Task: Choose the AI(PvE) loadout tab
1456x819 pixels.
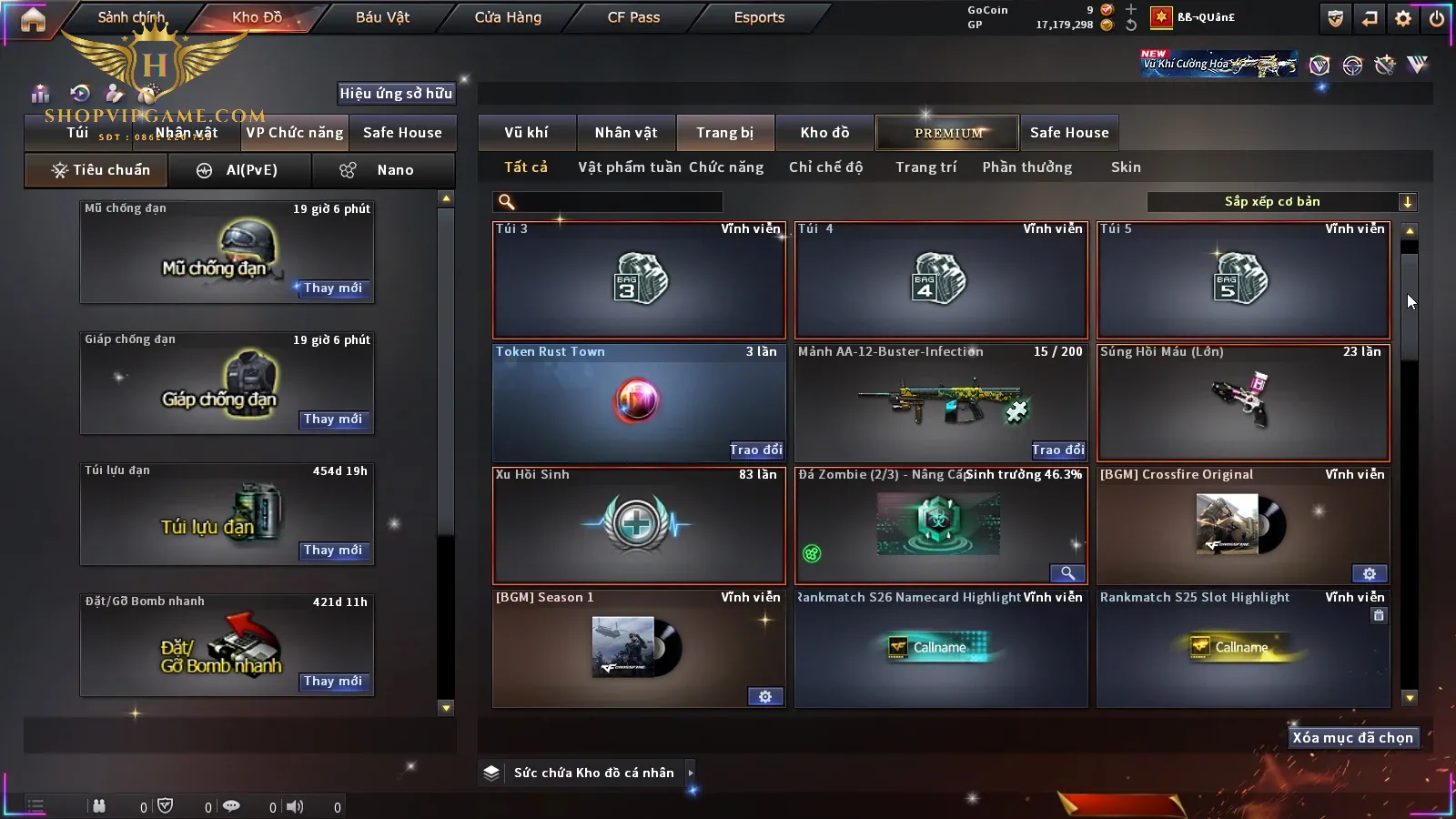Action: click(240, 170)
